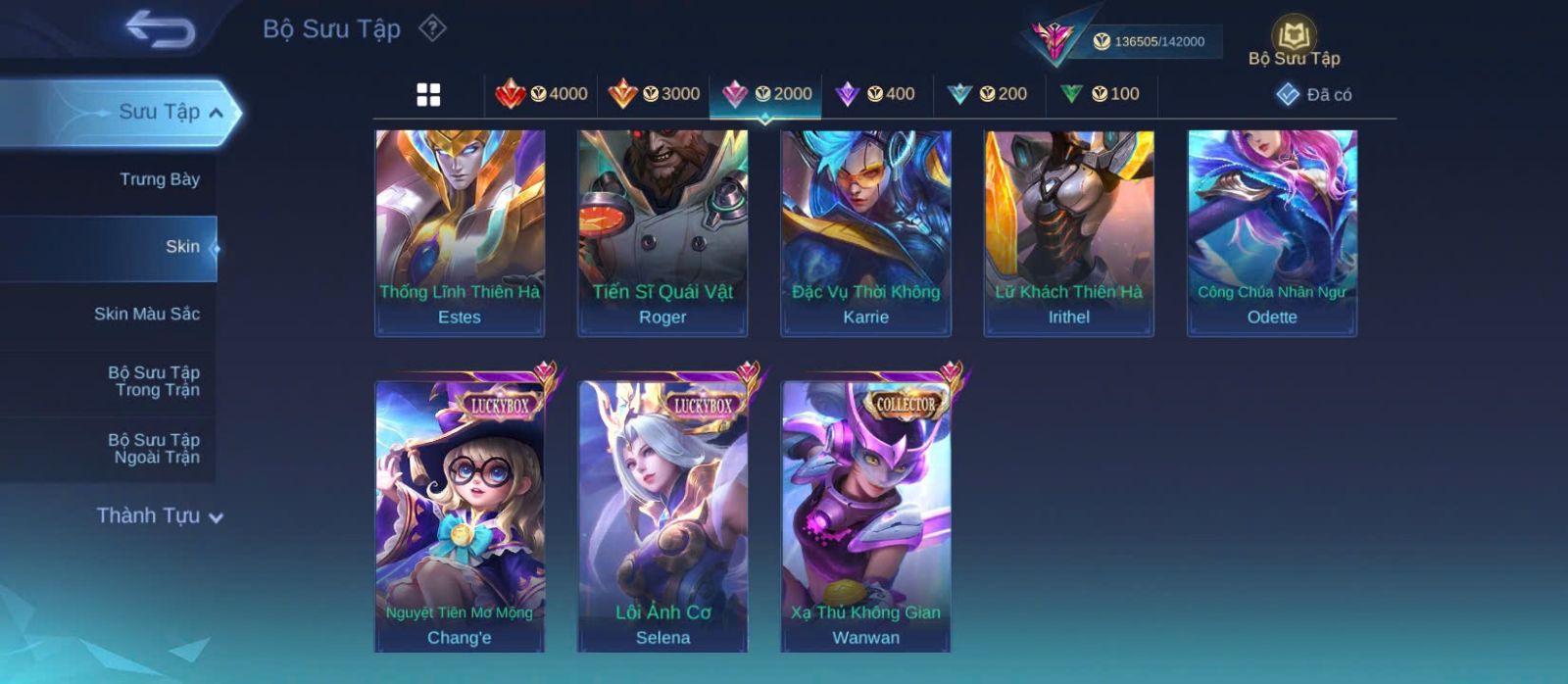
Task: Go back using the return arrow
Action: pos(160,28)
